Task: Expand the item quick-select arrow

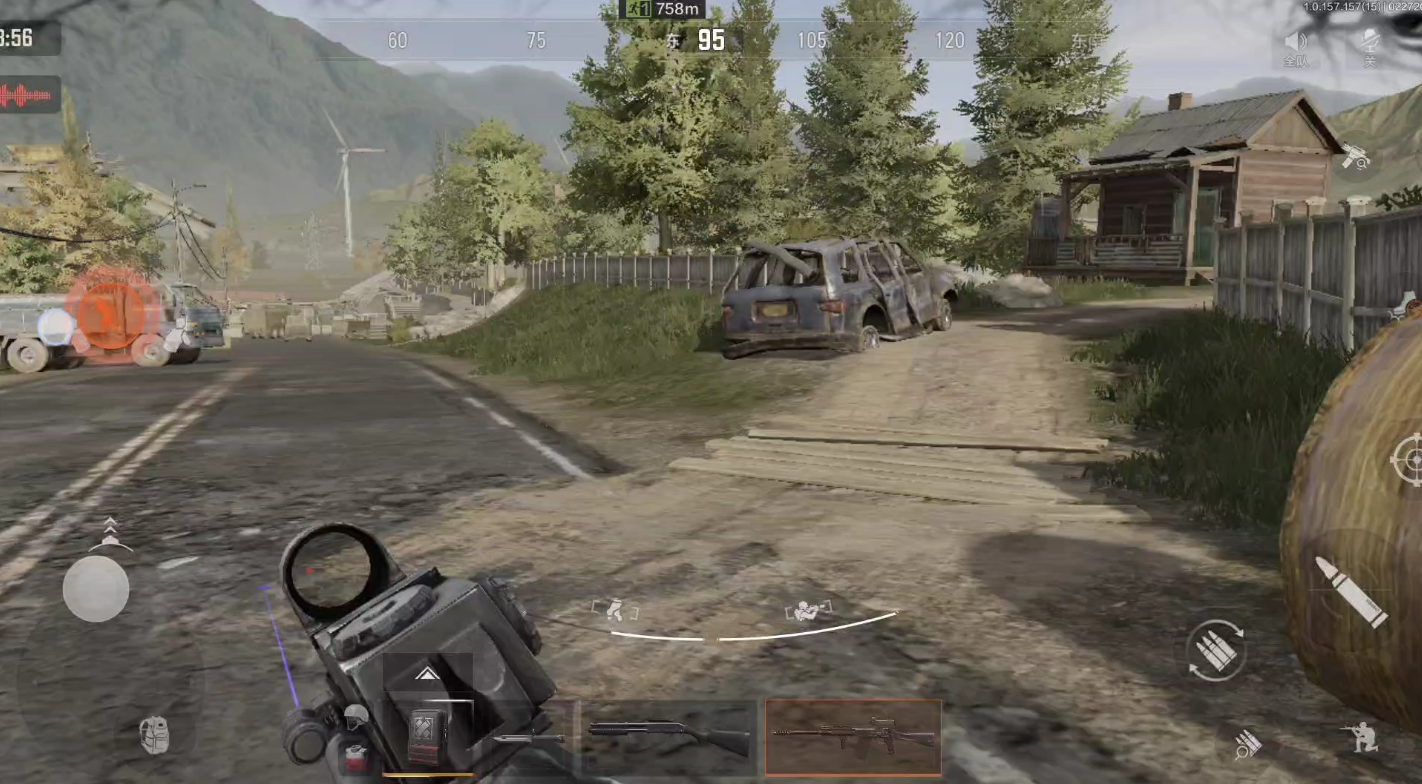Action: click(427, 674)
